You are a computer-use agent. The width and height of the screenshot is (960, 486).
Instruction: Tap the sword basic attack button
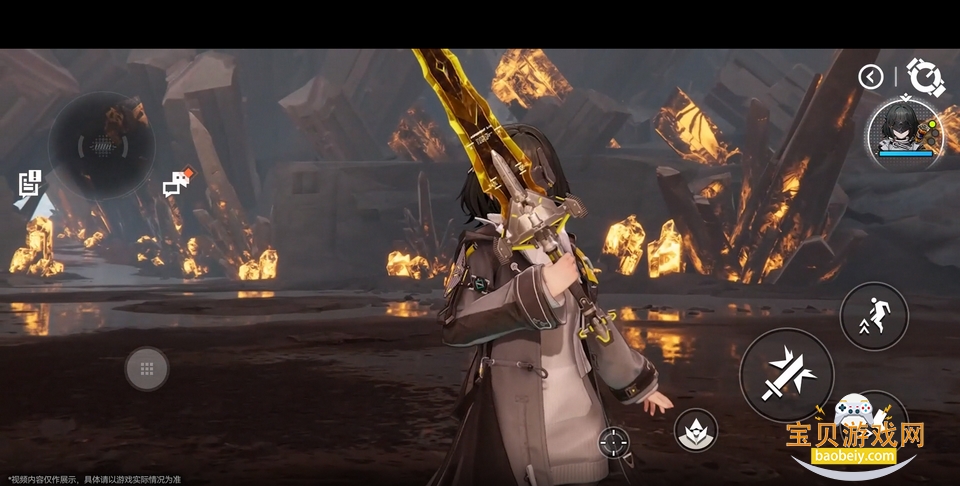coord(786,375)
